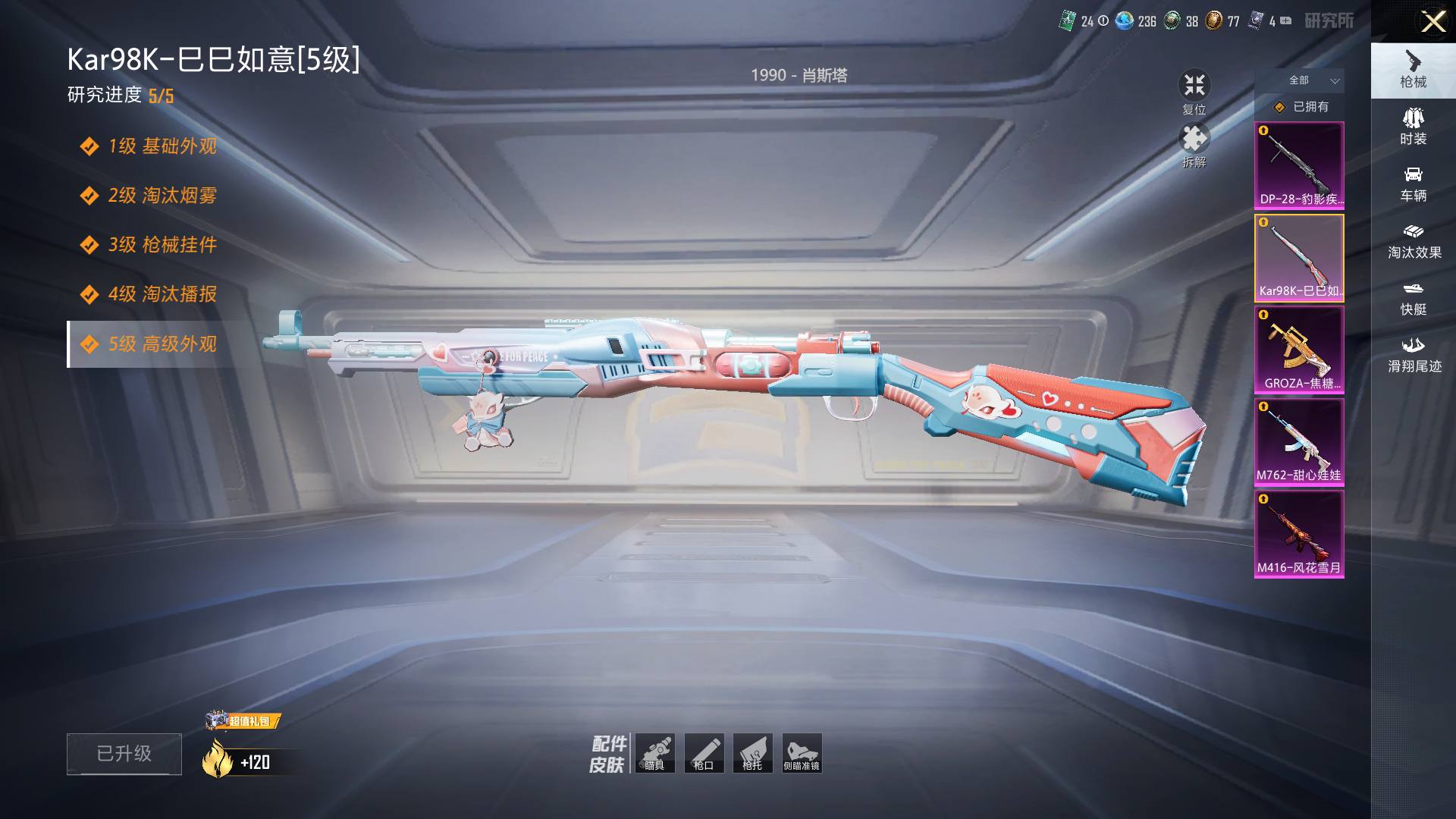Select level 5 高级外观 entry

point(162,344)
